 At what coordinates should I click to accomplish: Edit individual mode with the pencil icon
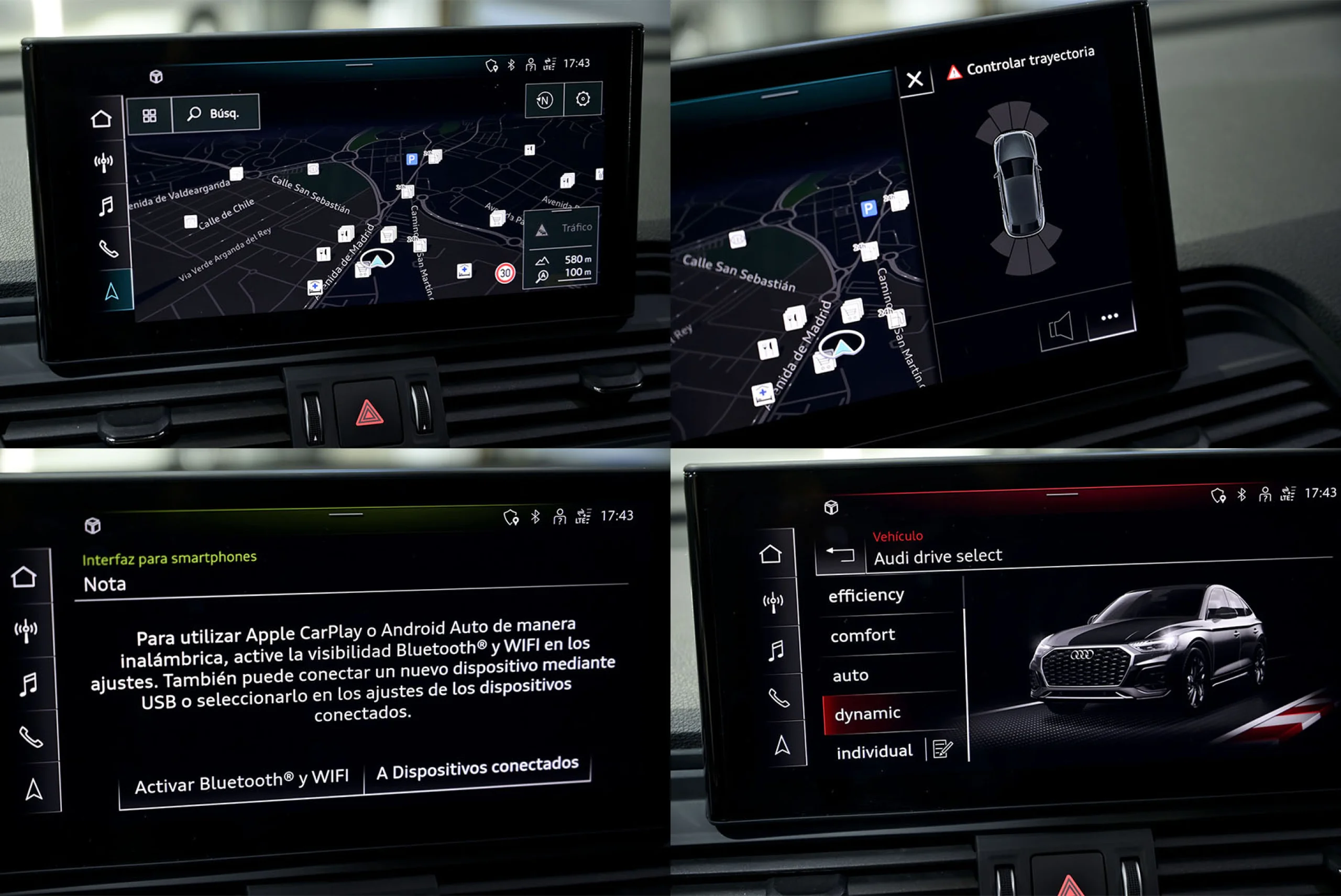tap(942, 748)
